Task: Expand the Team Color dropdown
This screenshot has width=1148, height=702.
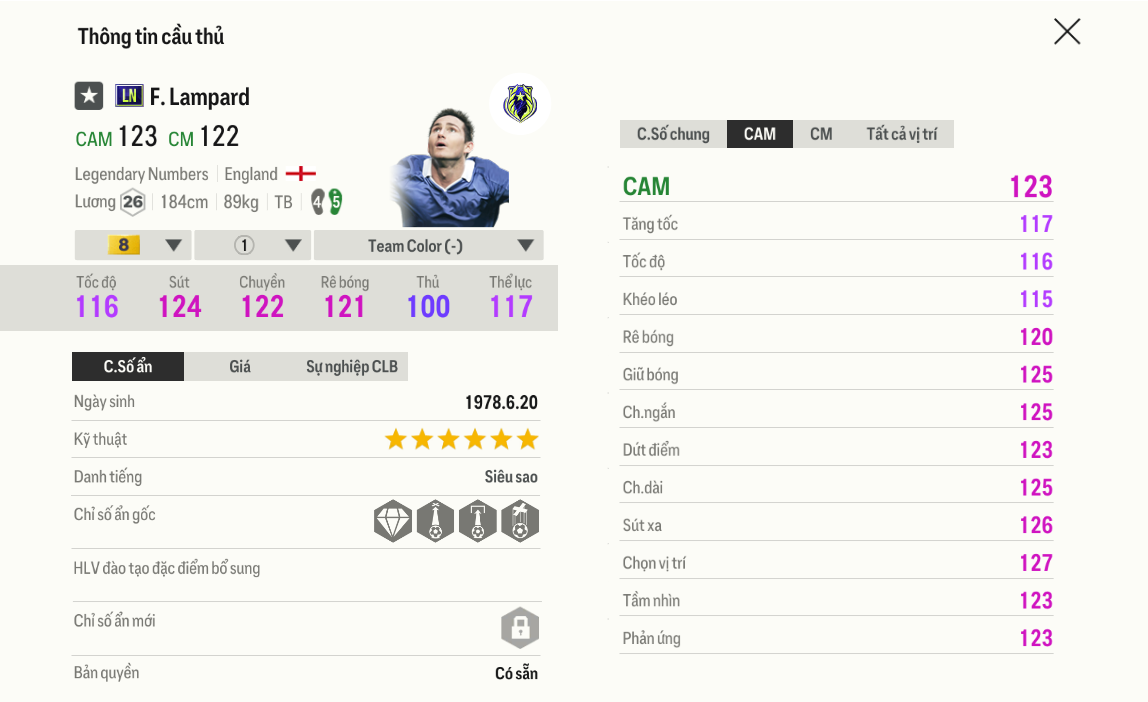Action: tap(428, 245)
